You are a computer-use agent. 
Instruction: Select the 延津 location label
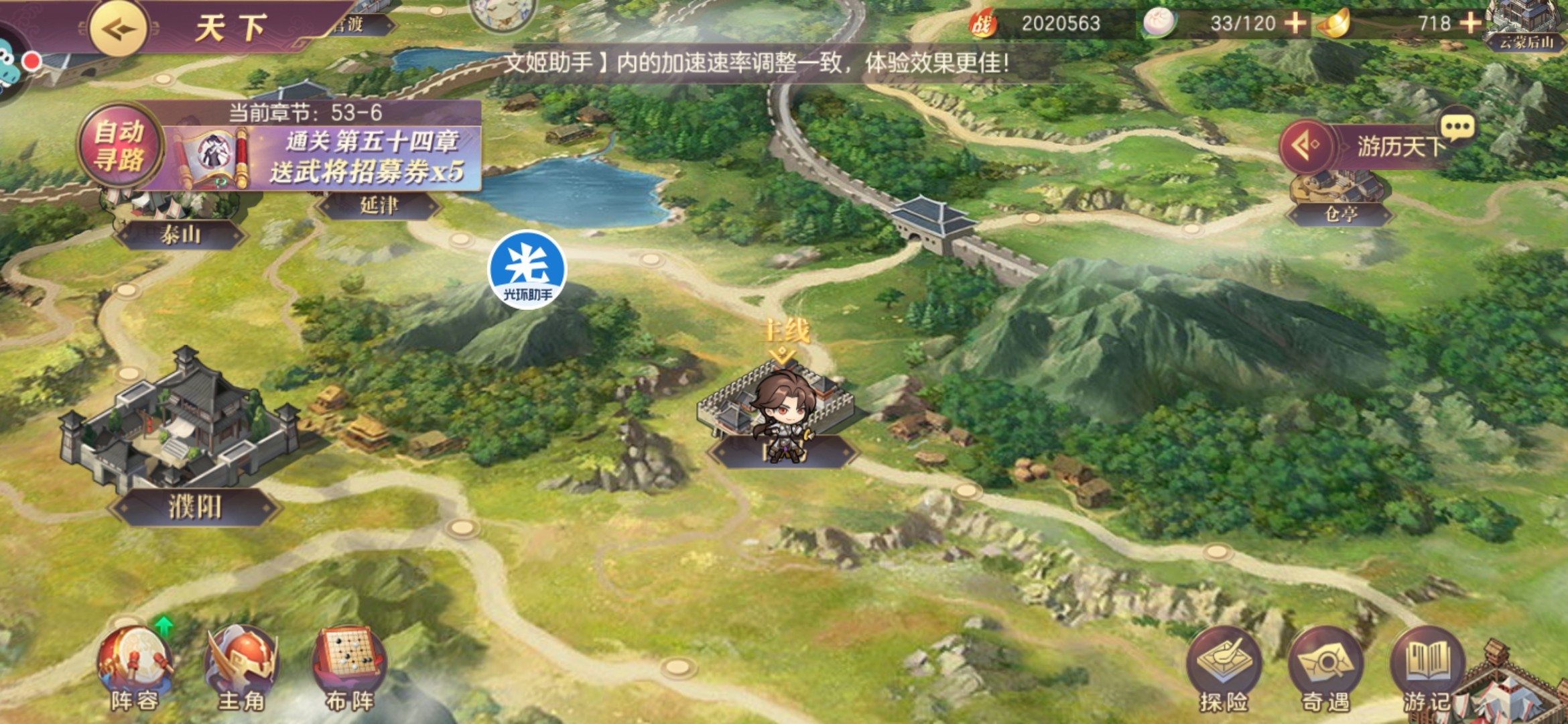379,205
